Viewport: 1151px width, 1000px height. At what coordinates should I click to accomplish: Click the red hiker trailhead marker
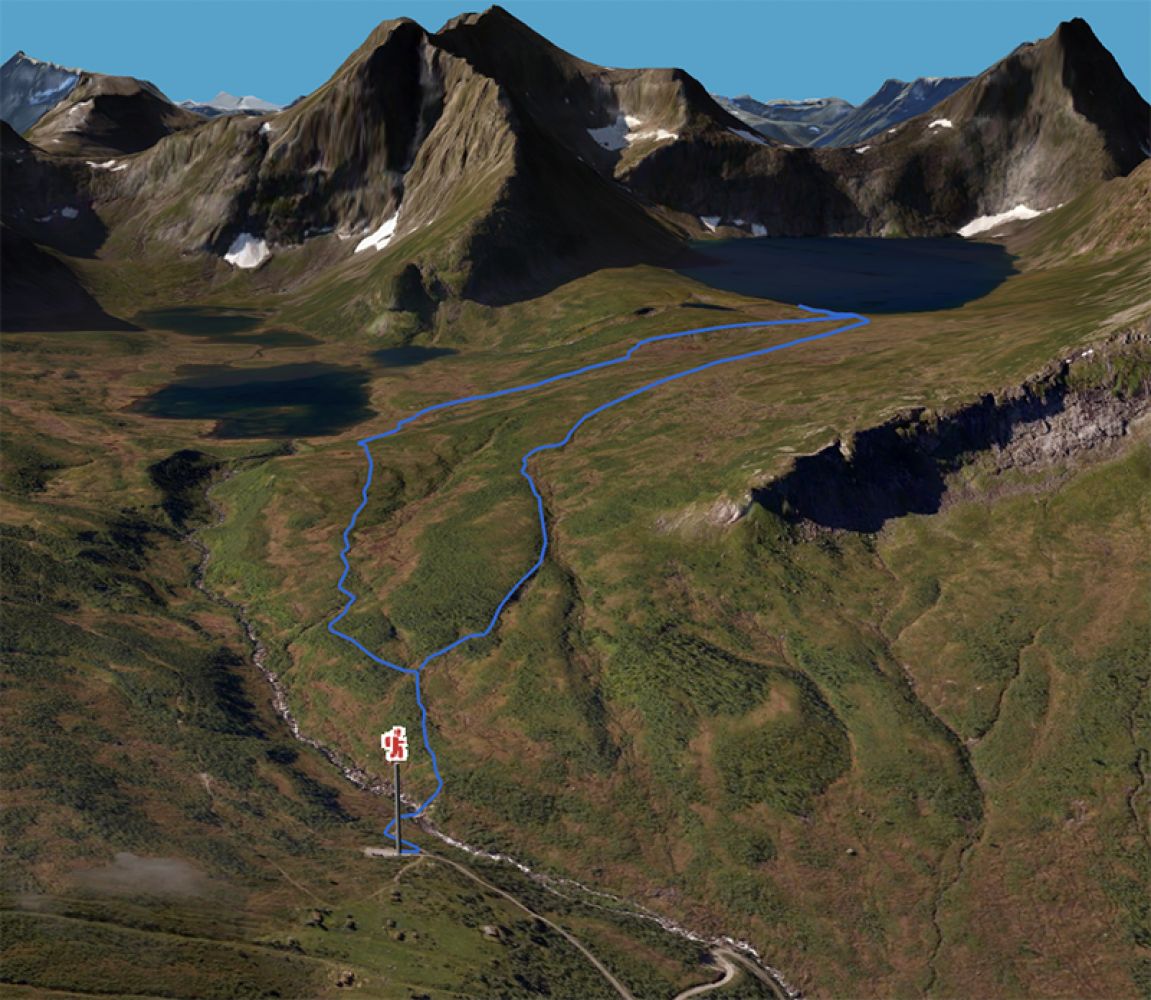click(x=397, y=745)
